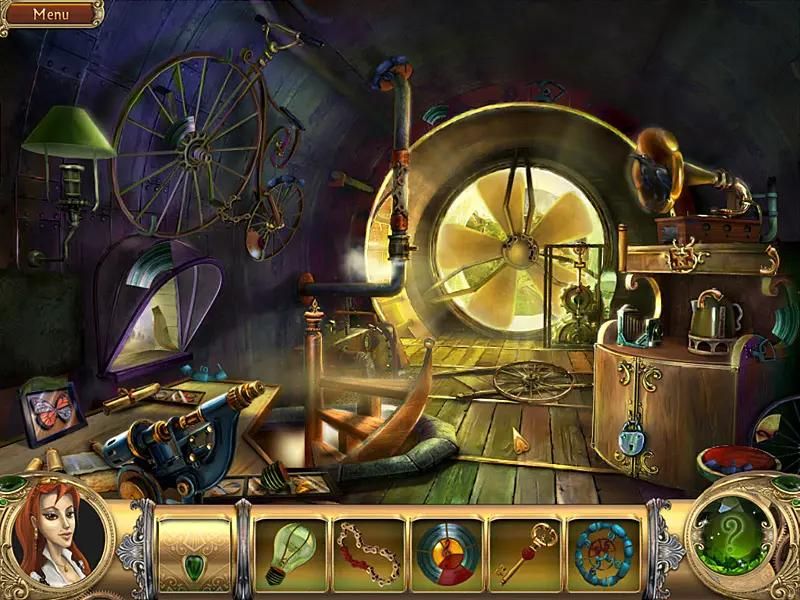
Task: Select the golden key item
Action: 526,552
